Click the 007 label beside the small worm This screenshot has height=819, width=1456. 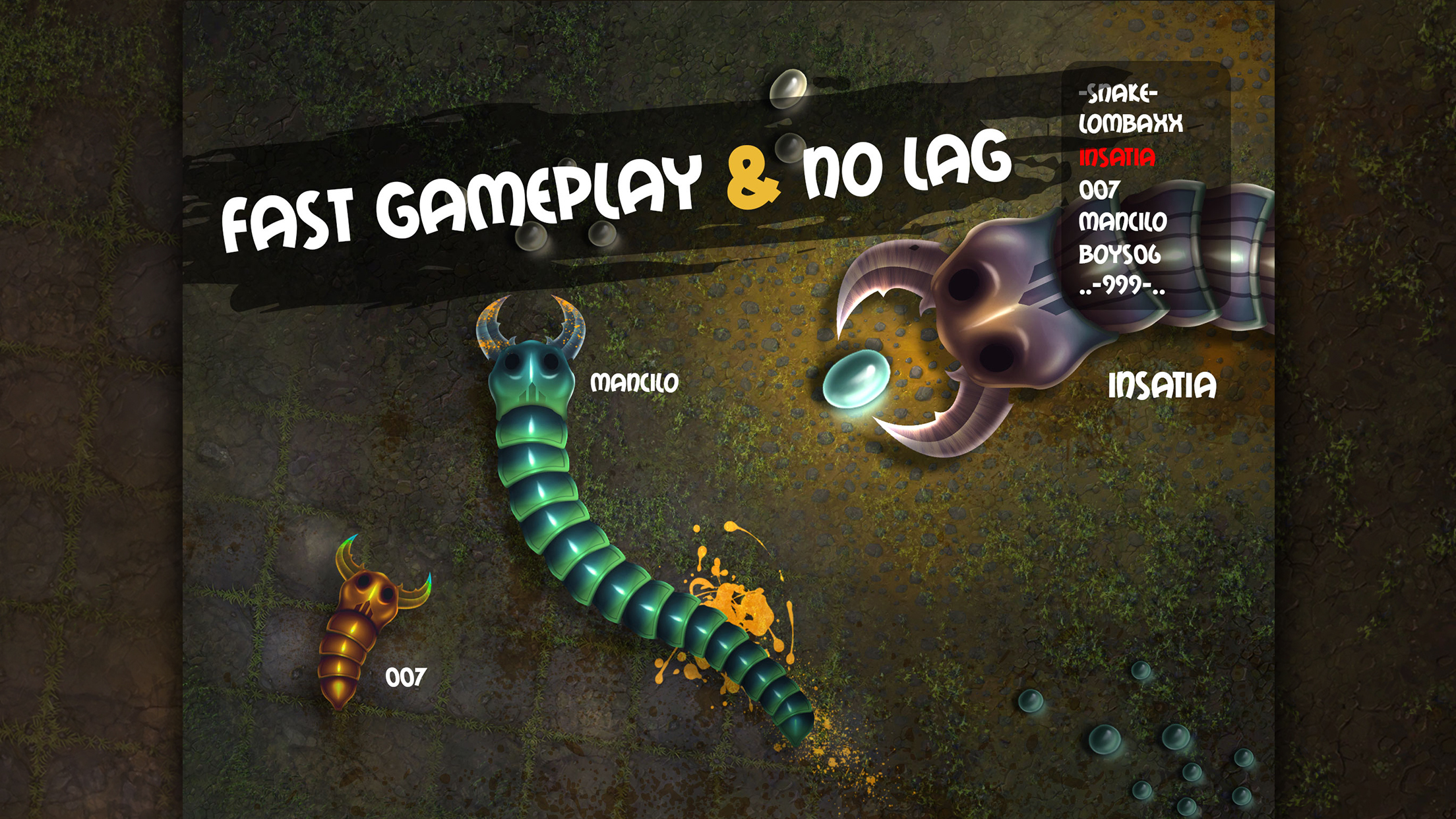[406, 675]
